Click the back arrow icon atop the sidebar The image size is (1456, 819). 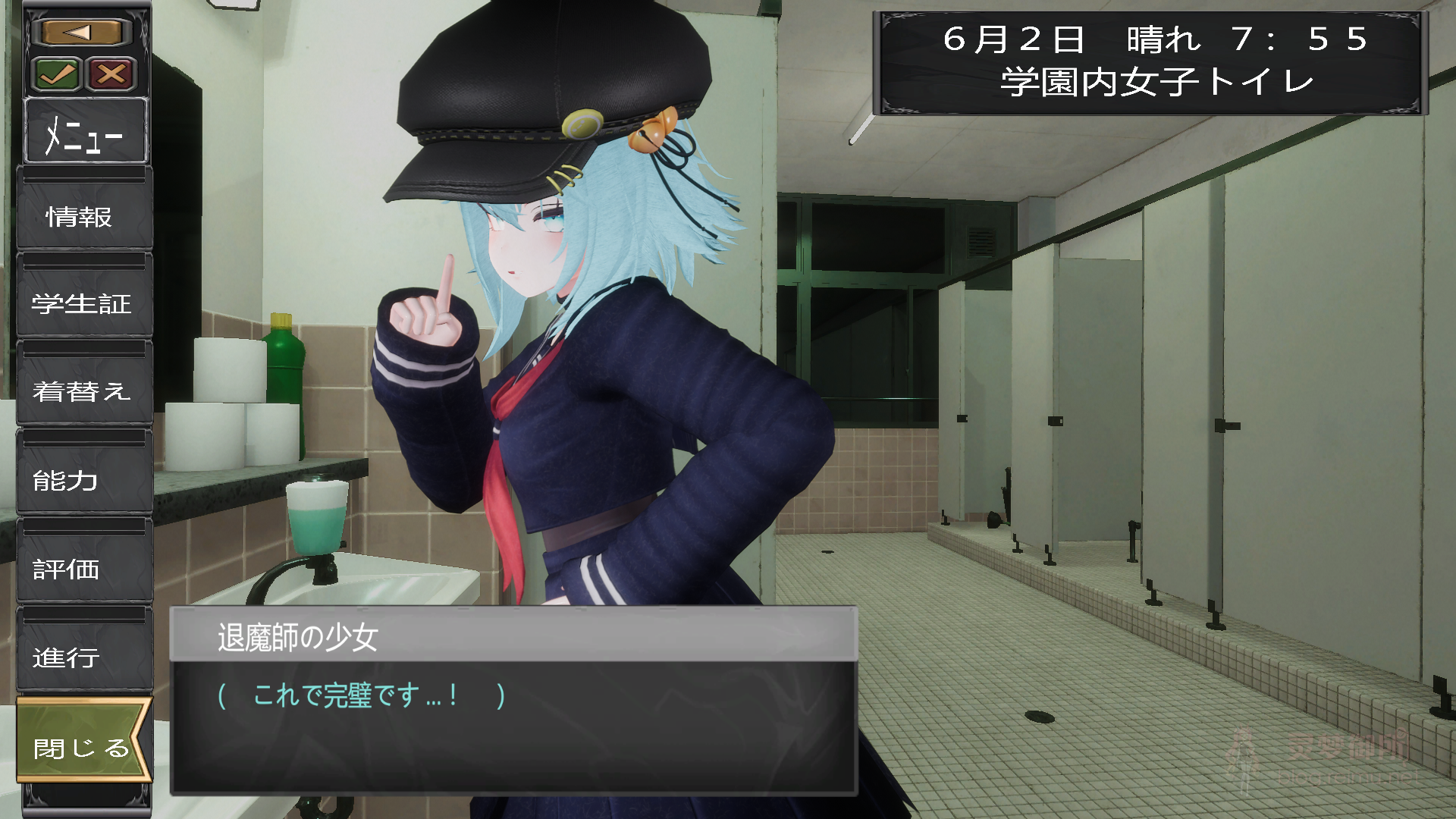click(x=81, y=31)
